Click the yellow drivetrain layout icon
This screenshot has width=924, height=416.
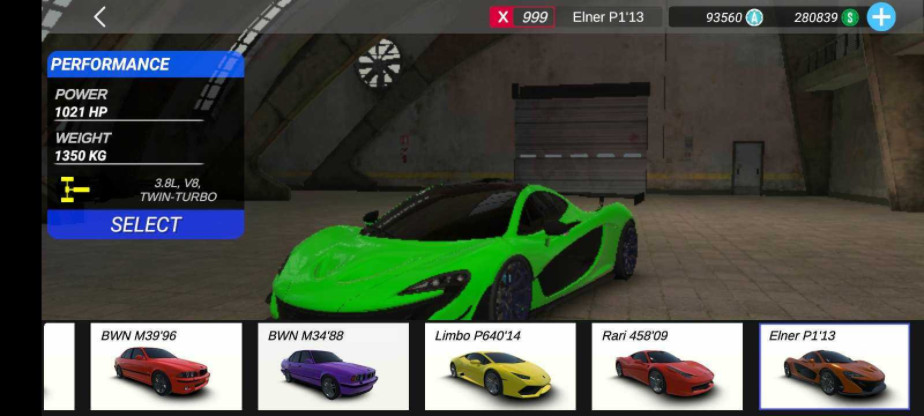point(73,189)
